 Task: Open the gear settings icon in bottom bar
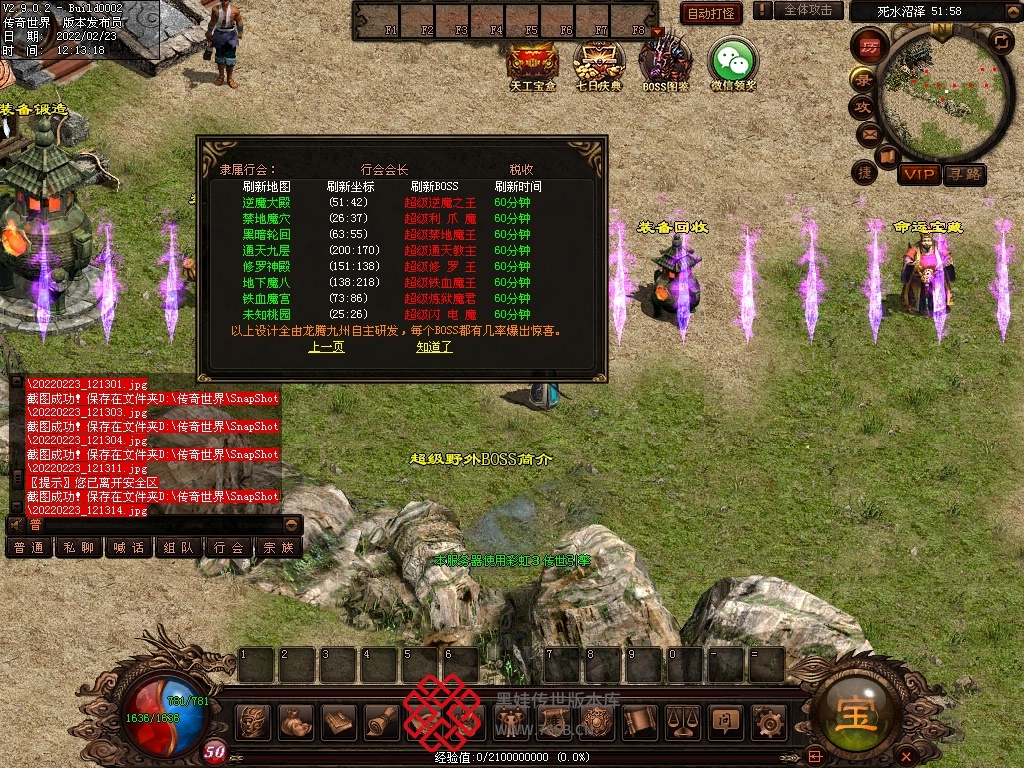tap(768, 721)
